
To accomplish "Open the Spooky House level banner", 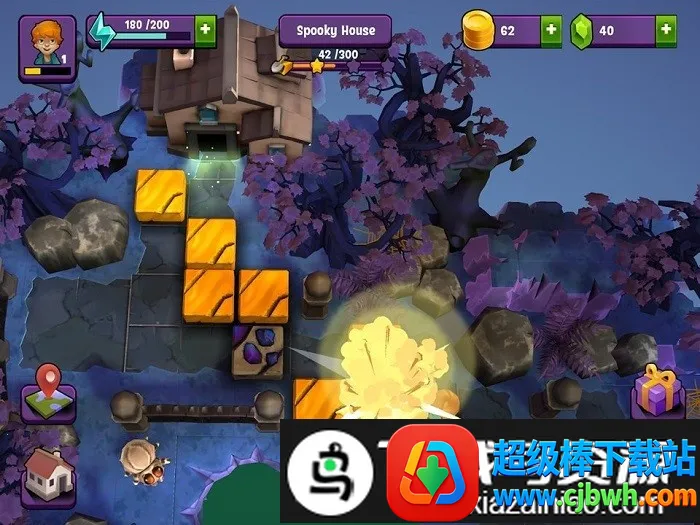I will (x=336, y=31).
